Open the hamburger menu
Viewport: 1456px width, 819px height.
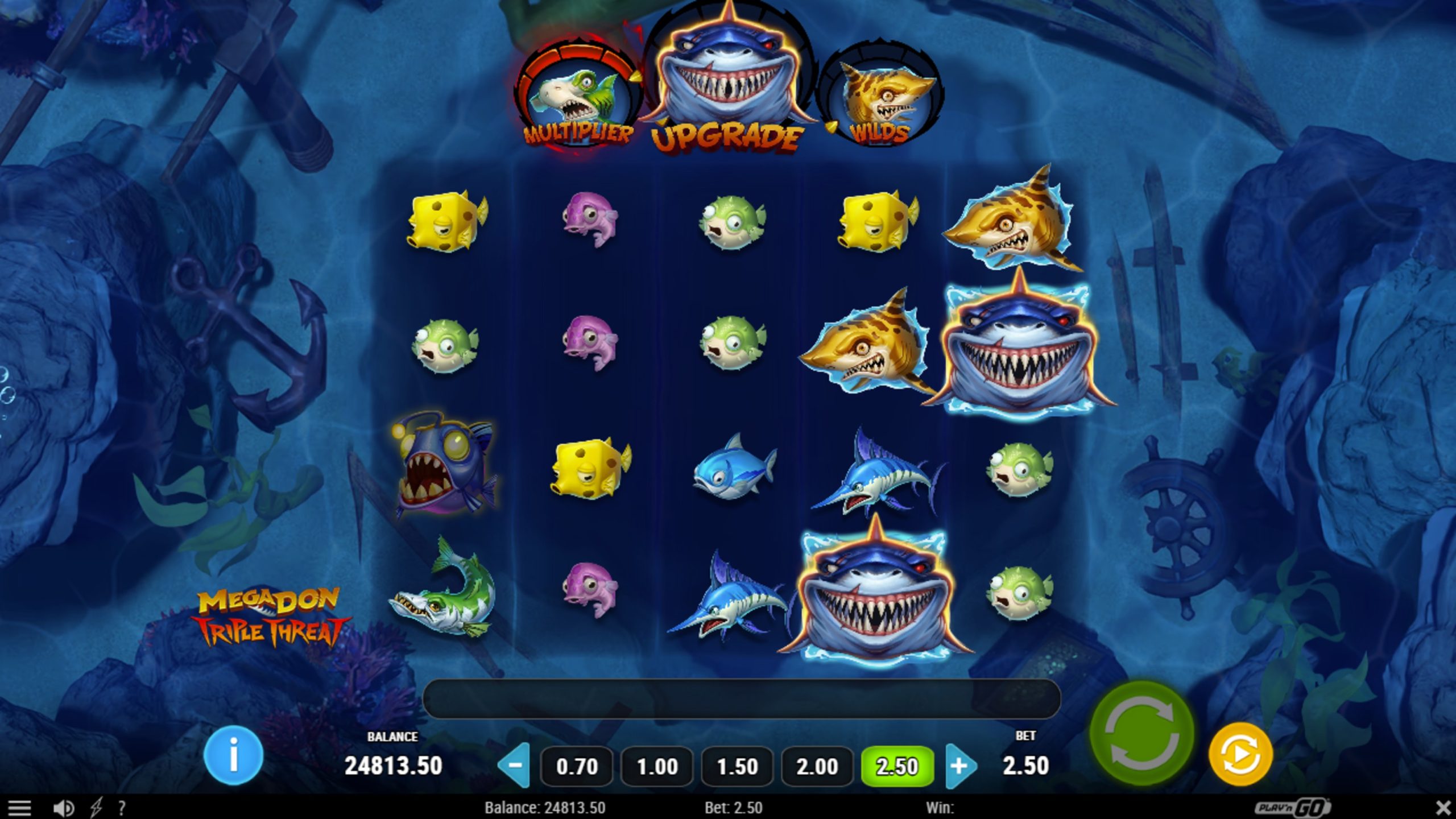(x=19, y=808)
